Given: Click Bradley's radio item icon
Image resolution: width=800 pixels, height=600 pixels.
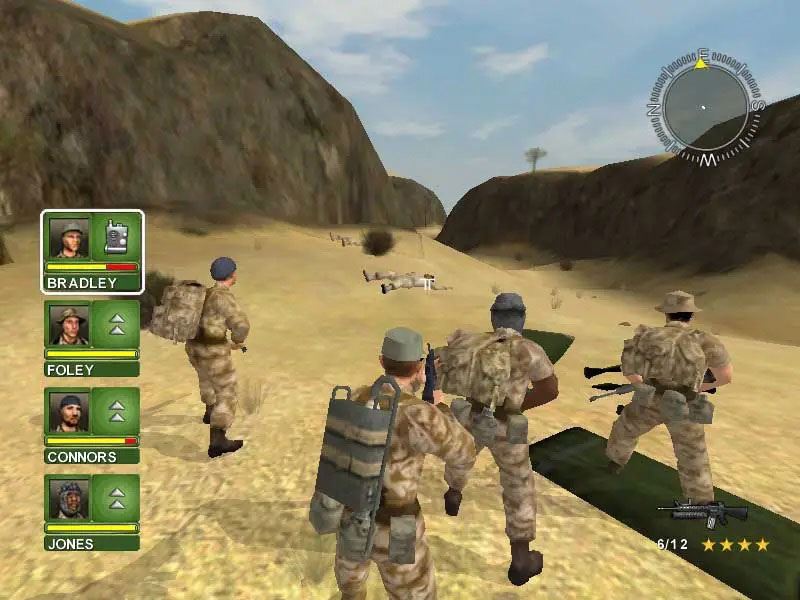Looking at the screenshot, I should (x=117, y=238).
